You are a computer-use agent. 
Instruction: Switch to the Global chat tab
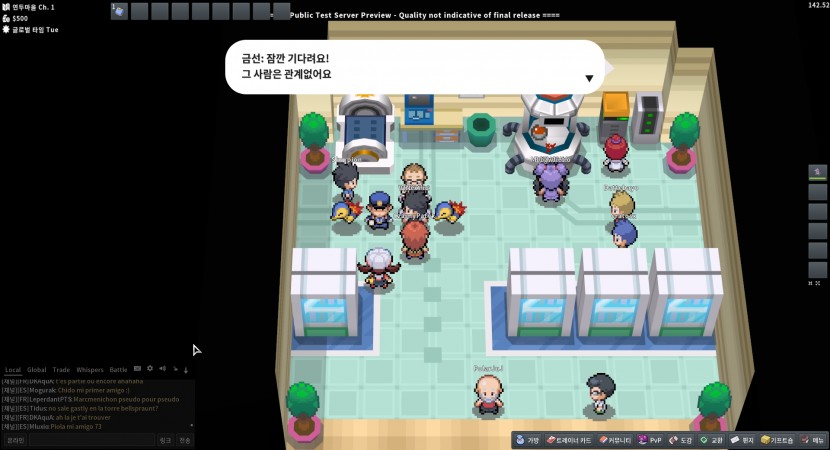pos(37,370)
